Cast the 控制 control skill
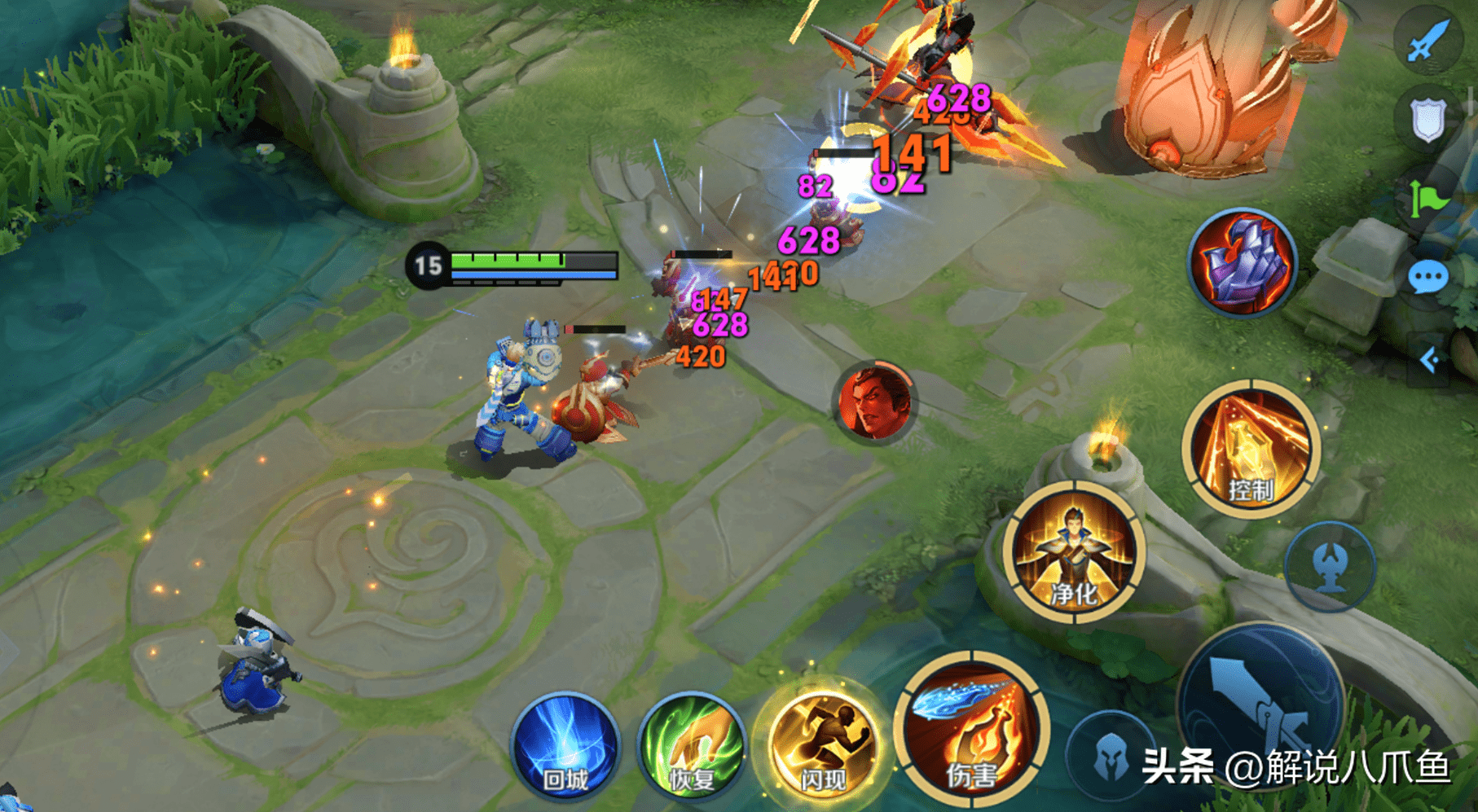The image size is (1478, 812). [x=1251, y=449]
